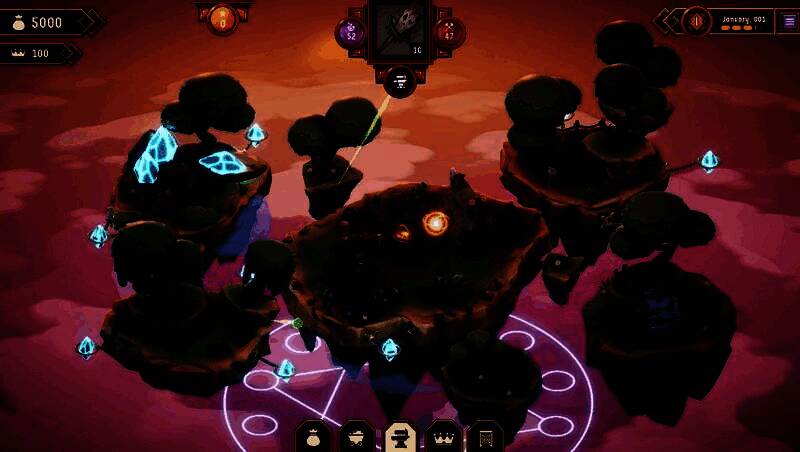800x452 pixels.
Task: Select the mine cart tab
Action: point(357,438)
